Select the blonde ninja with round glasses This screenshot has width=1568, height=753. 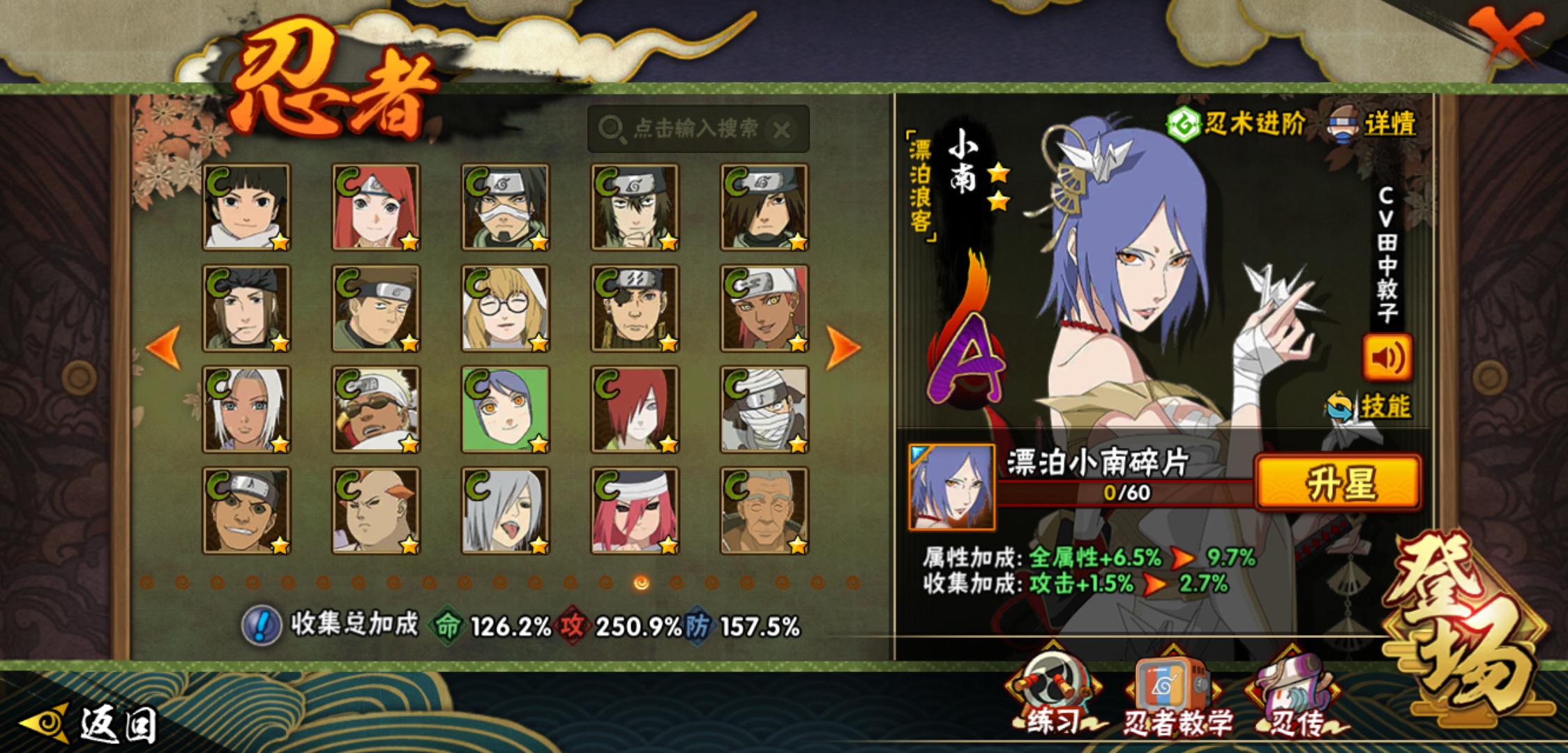point(505,308)
